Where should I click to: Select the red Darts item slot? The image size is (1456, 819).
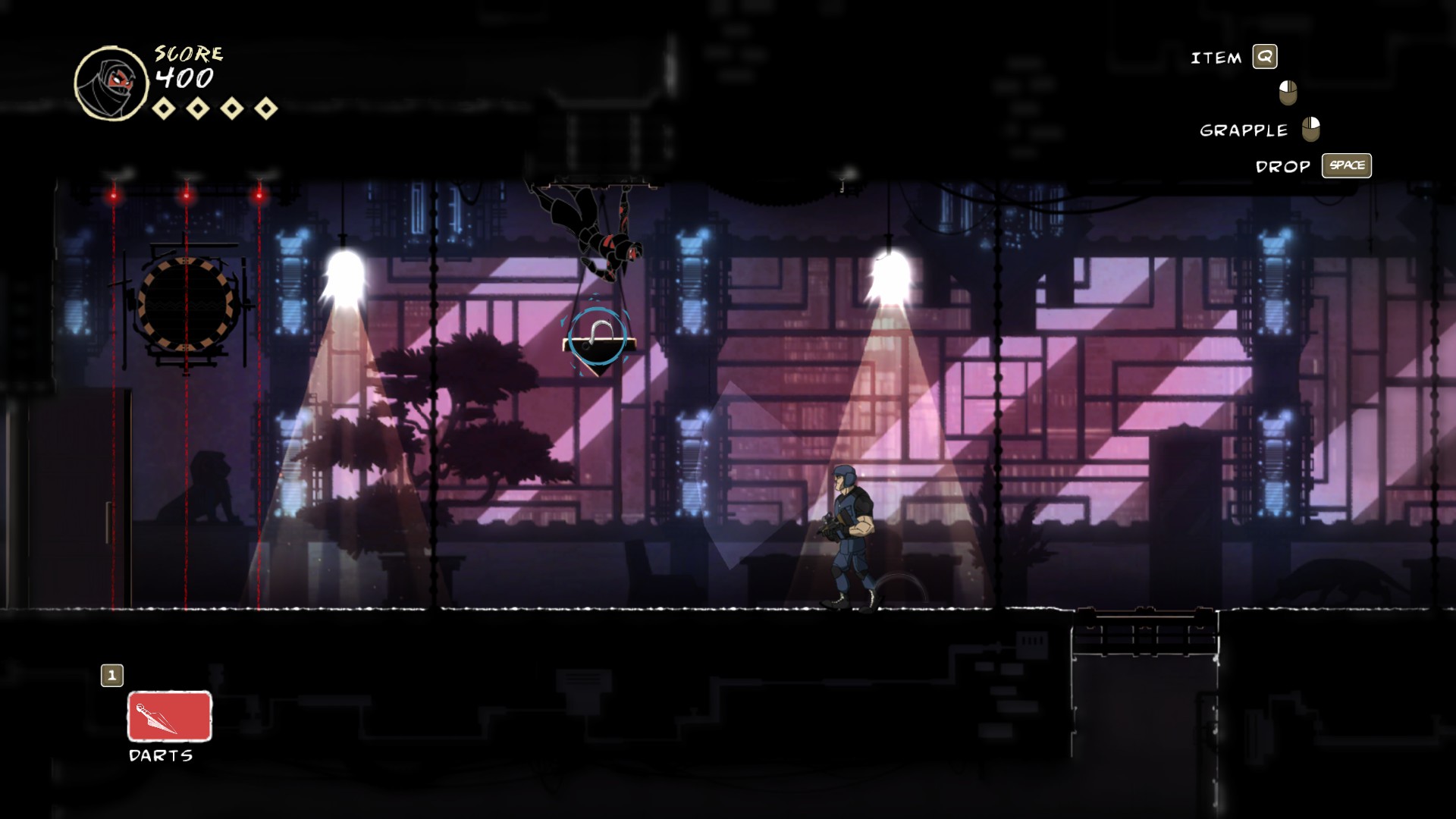pyautogui.click(x=169, y=716)
